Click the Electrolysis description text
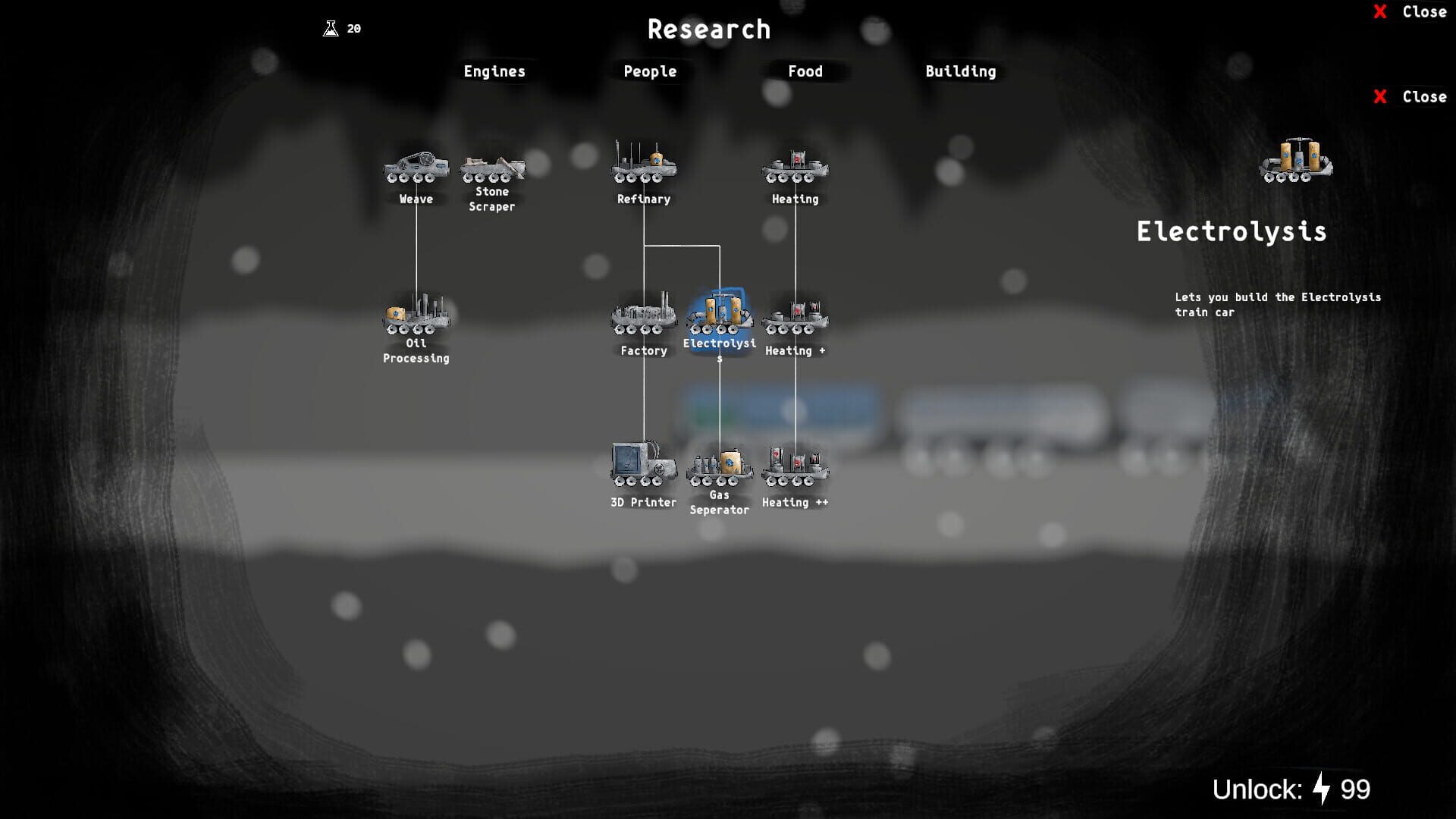 tap(1276, 304)
